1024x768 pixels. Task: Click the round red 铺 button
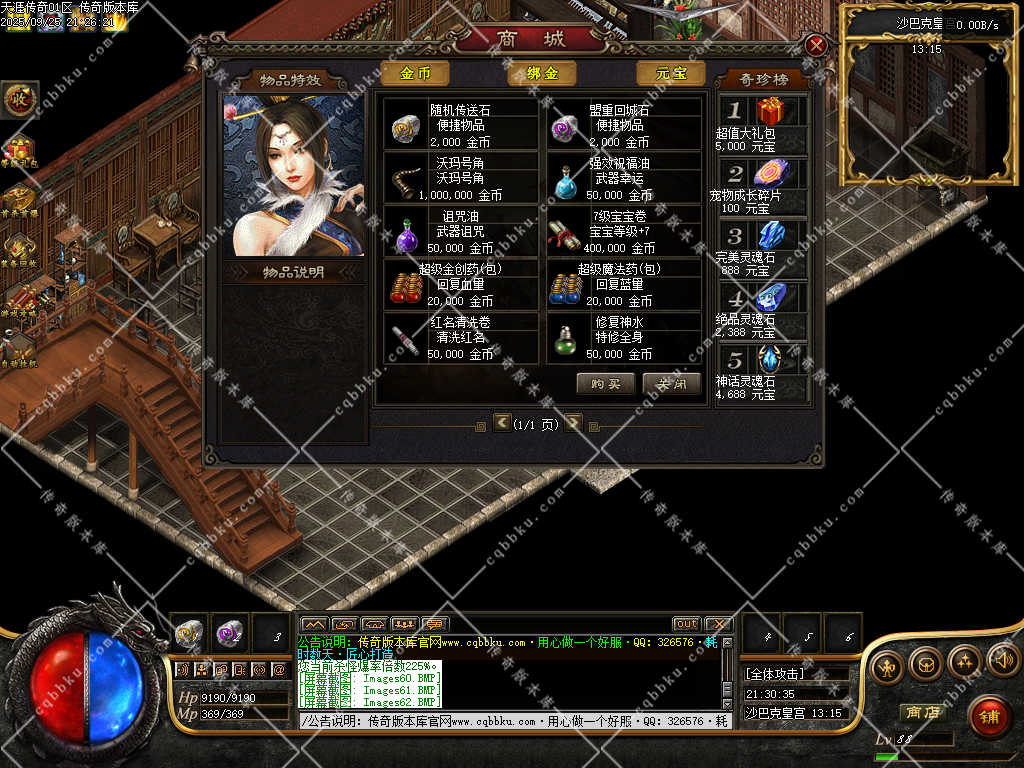tap(988, 716)
